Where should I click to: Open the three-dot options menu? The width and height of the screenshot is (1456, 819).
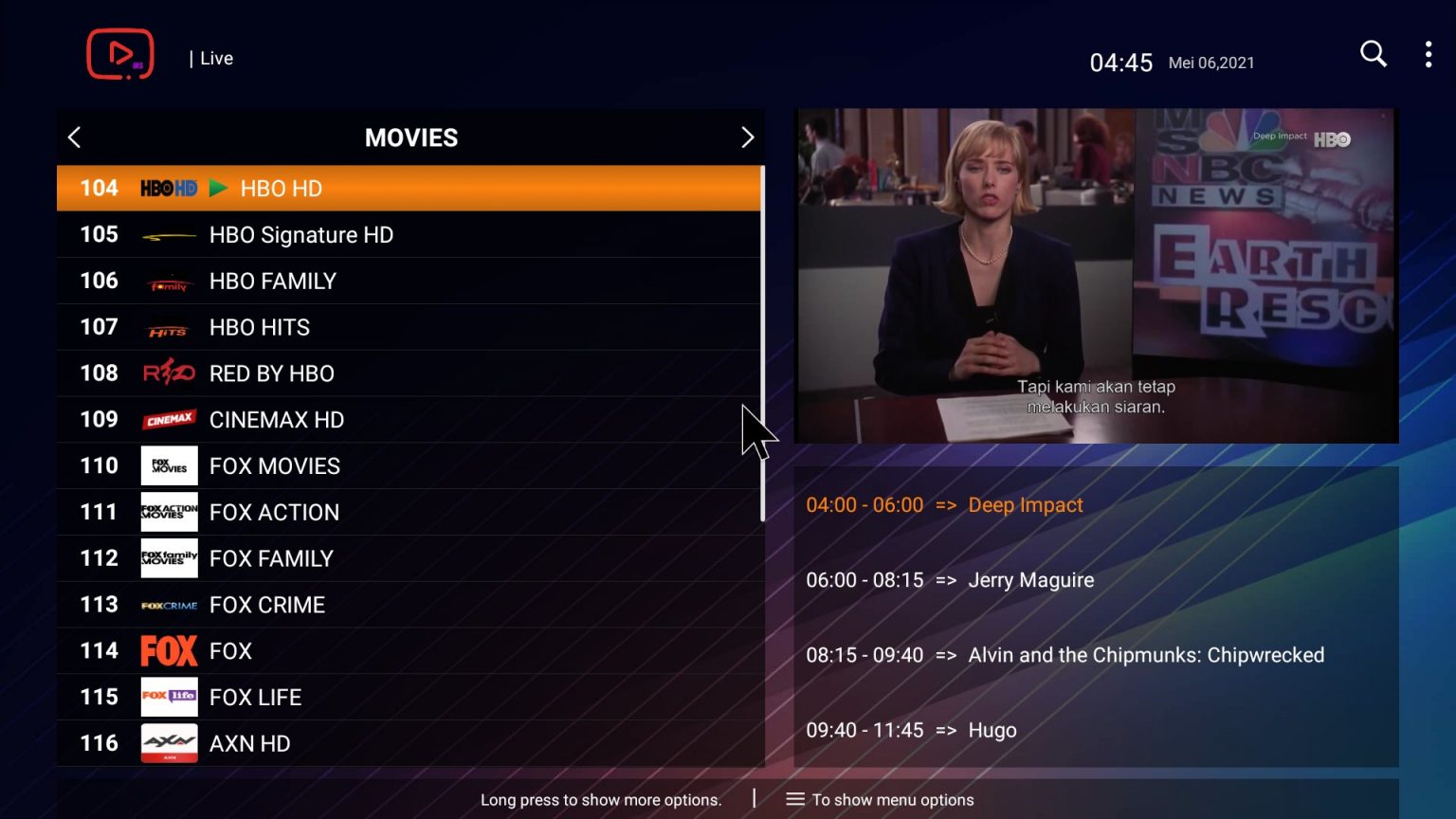point(1428,54)
